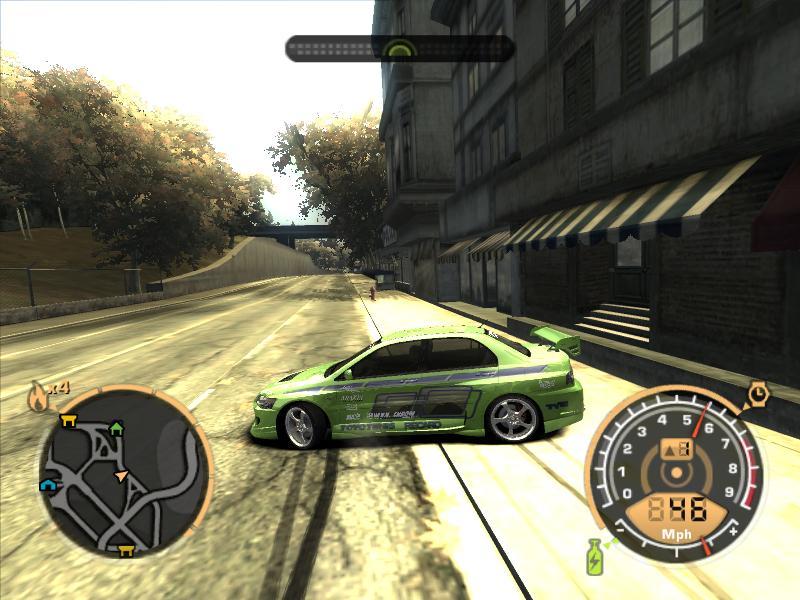Click the circular minimap
The image size is (800, 600).
click(x=123, y=472)
